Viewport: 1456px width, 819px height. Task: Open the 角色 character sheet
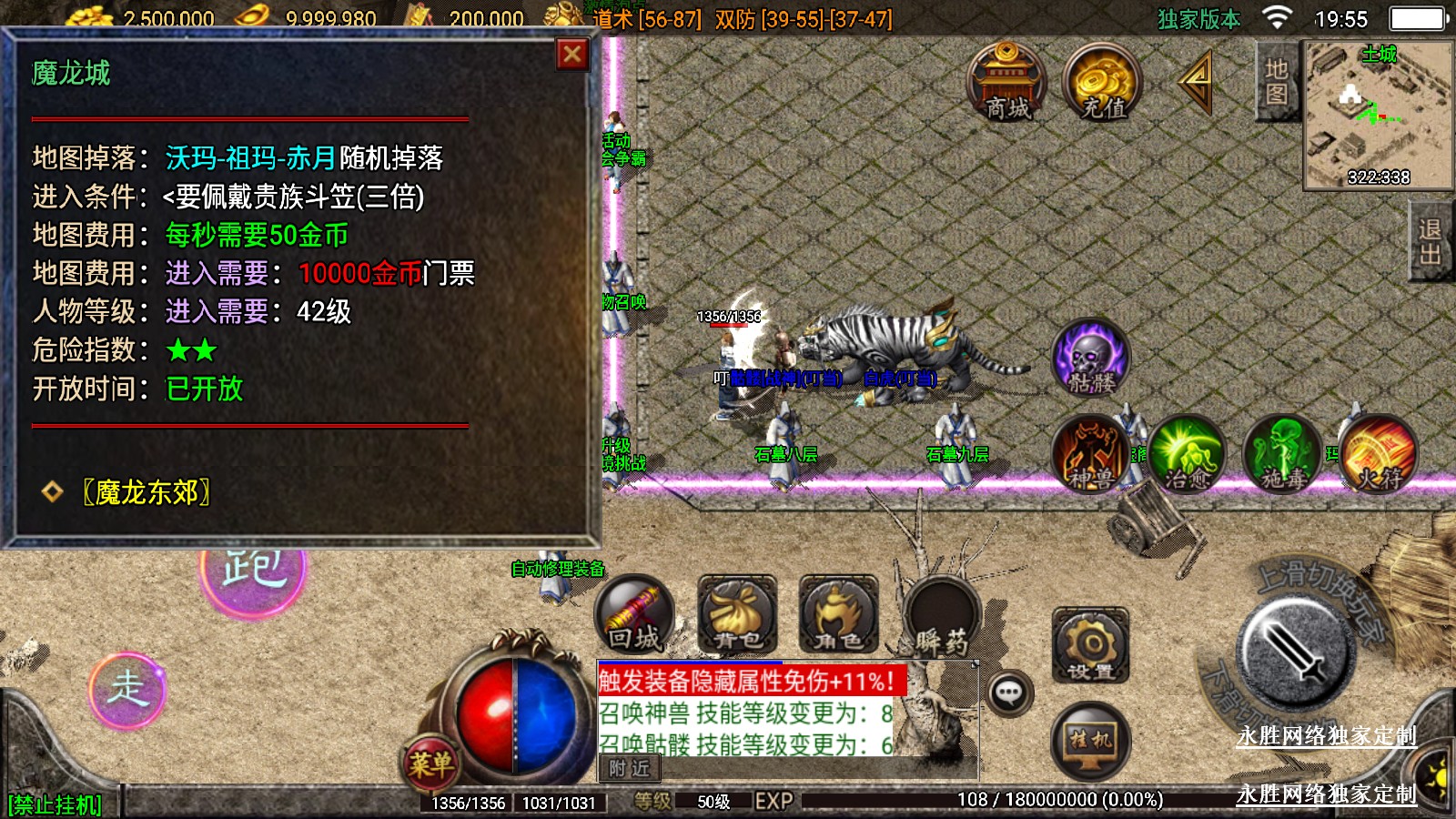point(838,615)
